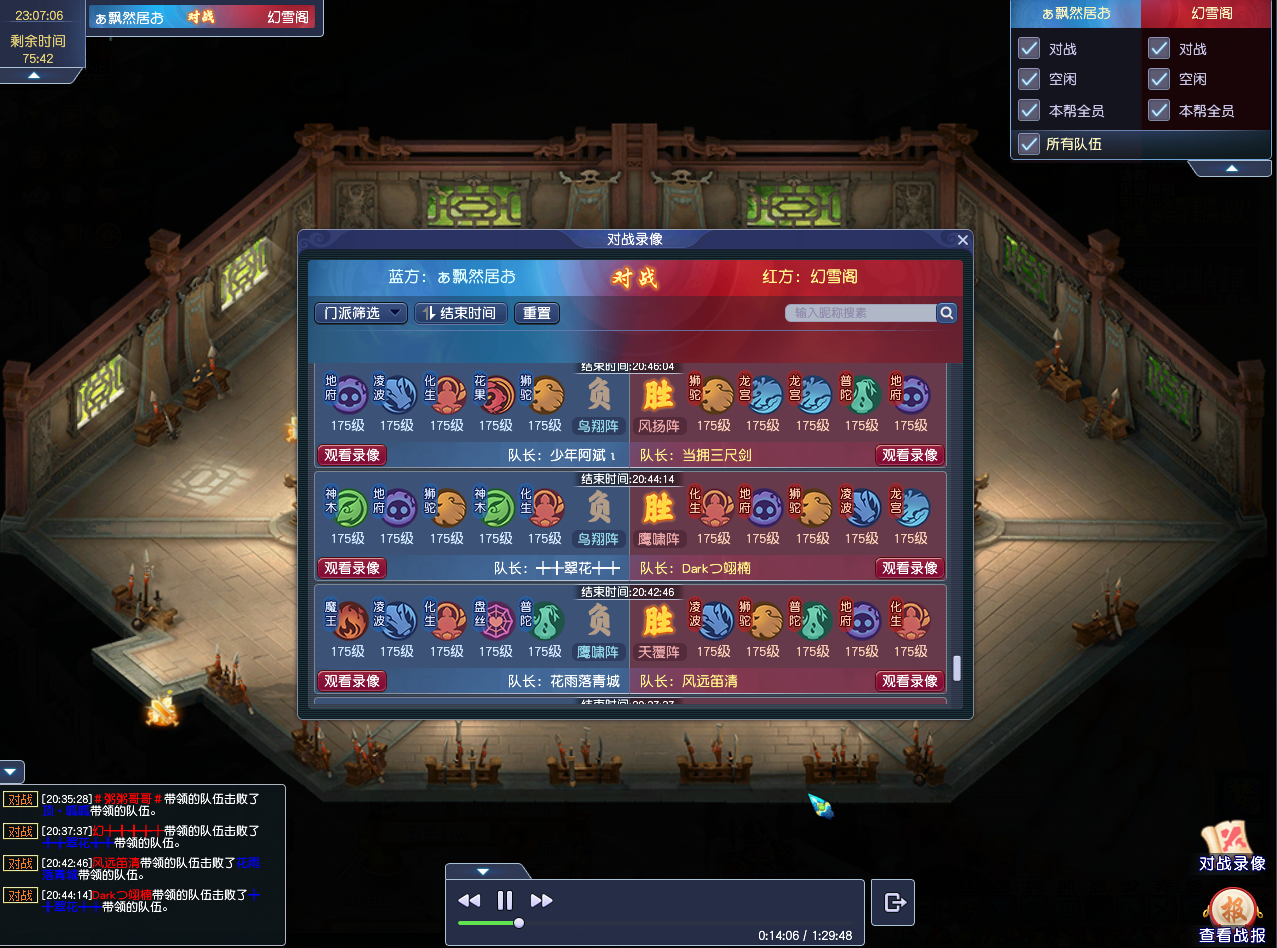
Task: Toggle the 所有队伍 checkbox
Action: (x=1029, y=144)
